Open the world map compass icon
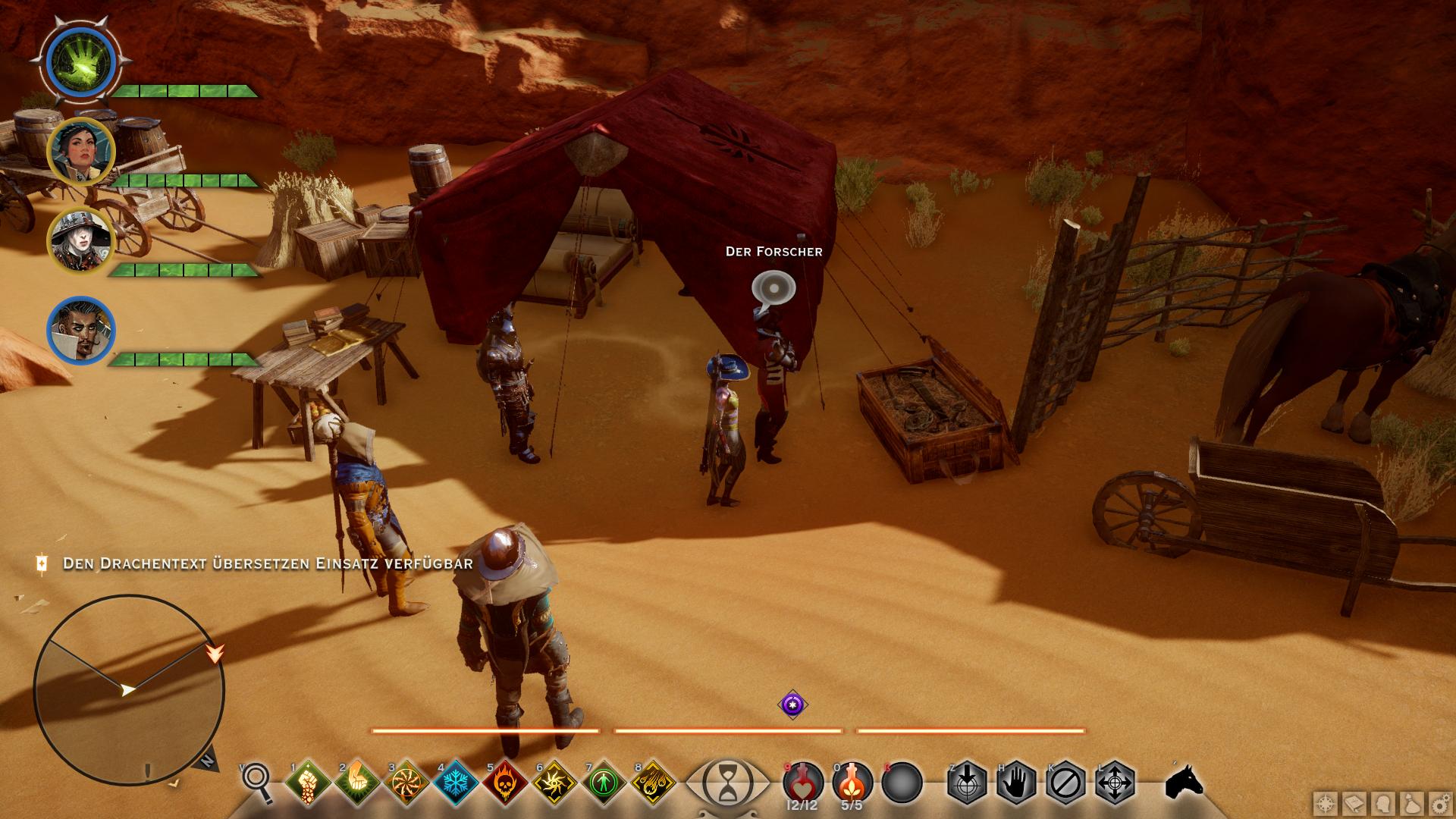 [1326, 803]
